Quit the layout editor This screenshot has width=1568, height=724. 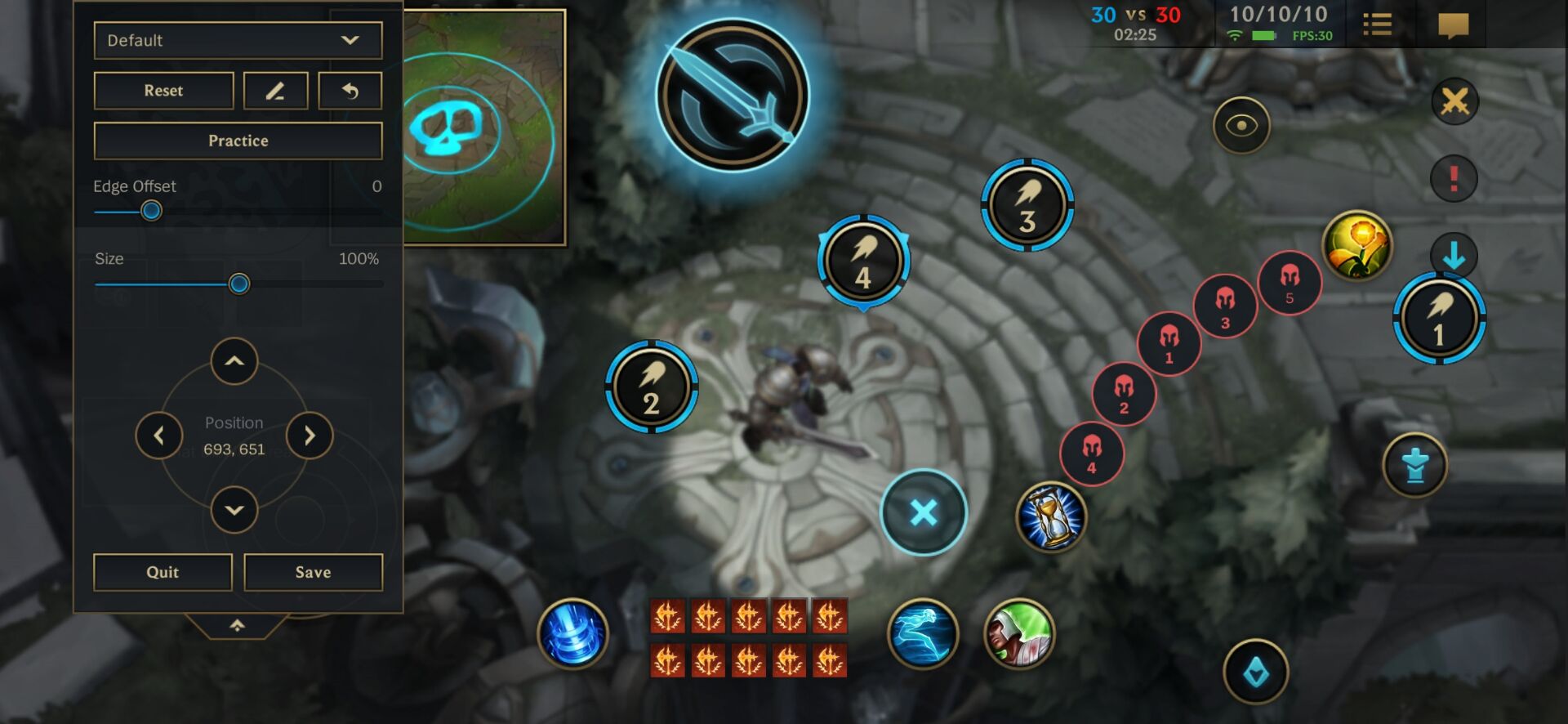[x=163, y=572]
